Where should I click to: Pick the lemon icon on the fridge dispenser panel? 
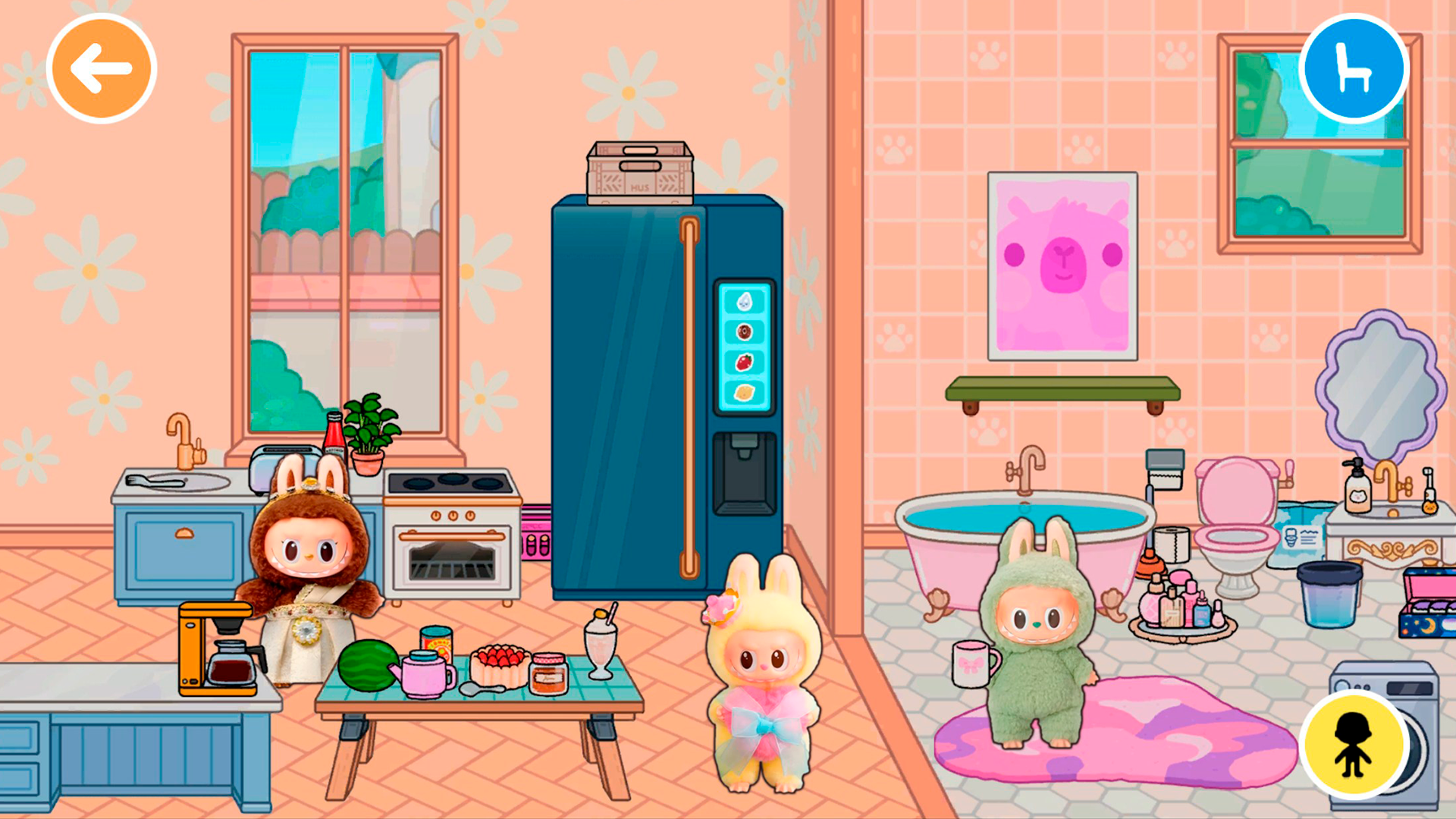745,393
